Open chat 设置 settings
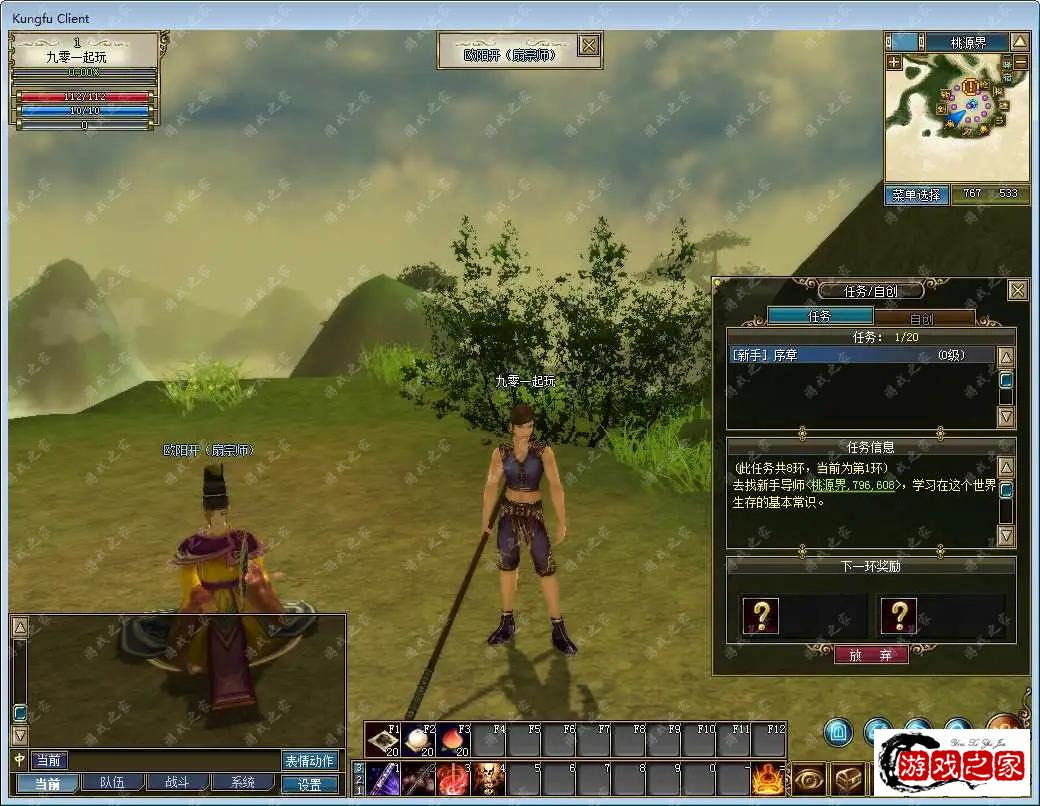The image size is (1040, 806). (x=310, y=785)
